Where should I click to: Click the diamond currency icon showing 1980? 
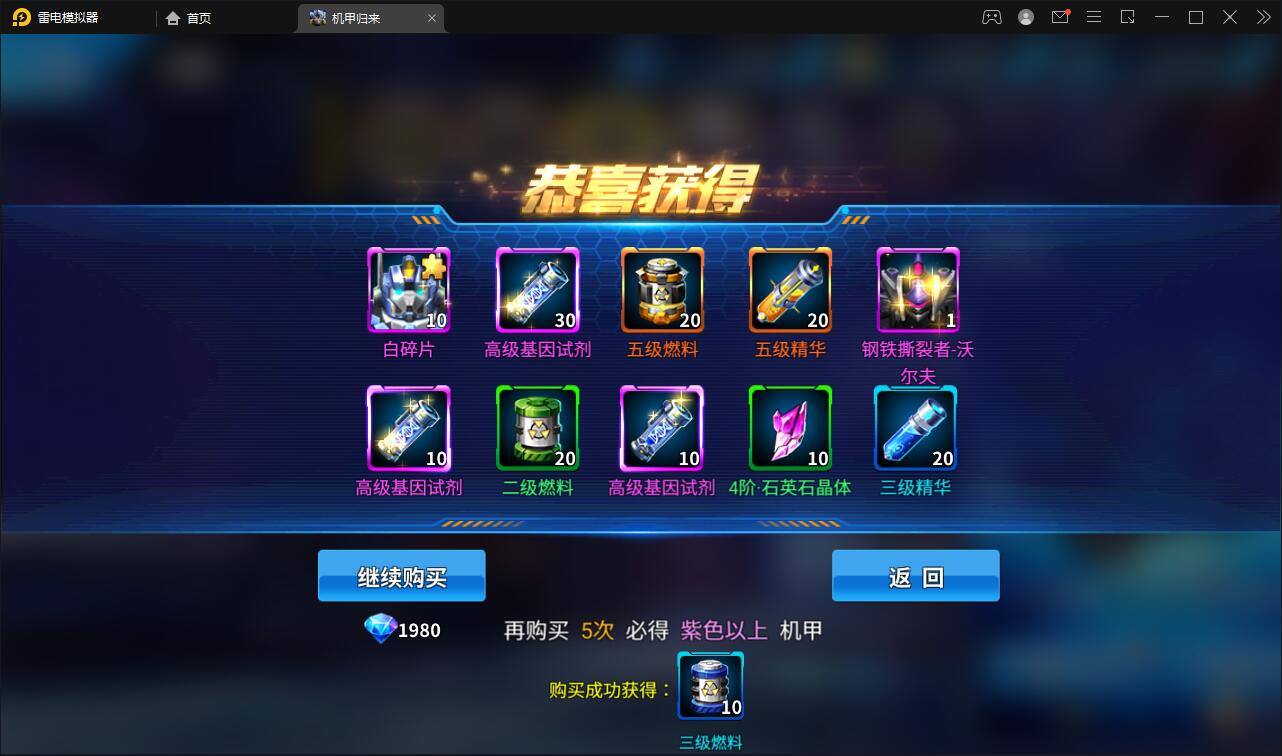381,629
